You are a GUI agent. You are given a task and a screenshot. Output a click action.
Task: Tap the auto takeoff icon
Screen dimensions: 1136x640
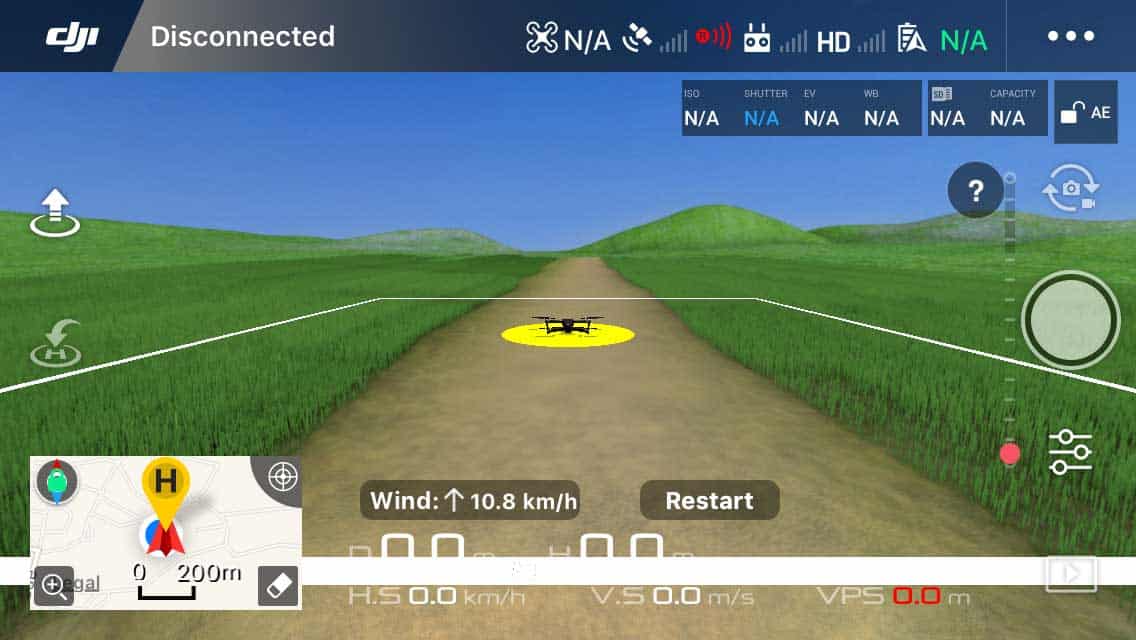(55, 212)
